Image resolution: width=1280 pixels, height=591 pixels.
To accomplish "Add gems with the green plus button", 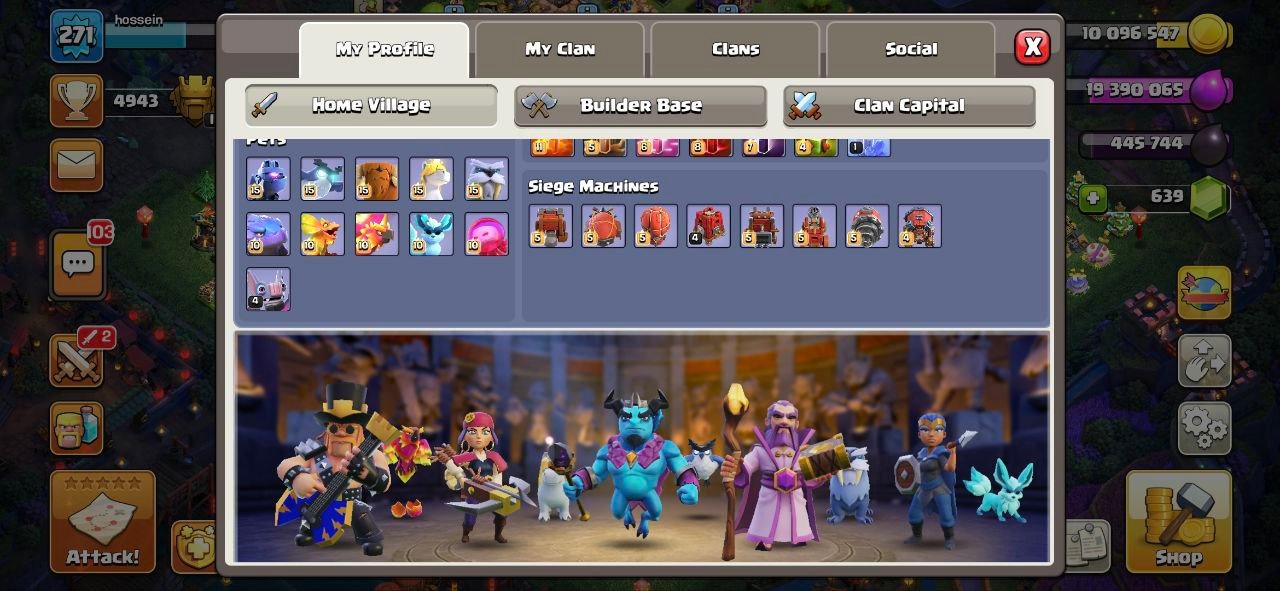I will [x=1093, y=198].
